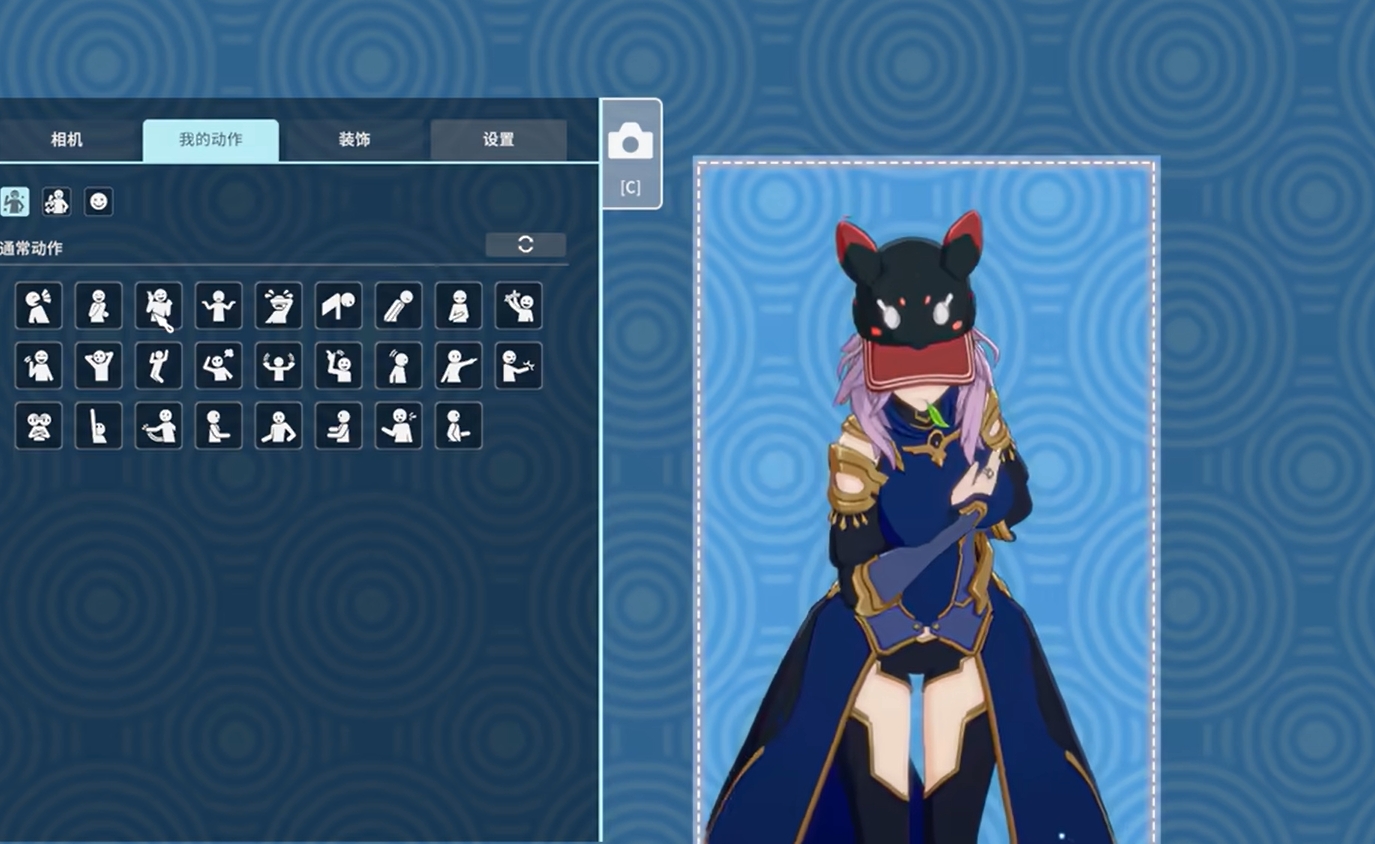Select the head-banging-on-wall emote

point(339,306)
